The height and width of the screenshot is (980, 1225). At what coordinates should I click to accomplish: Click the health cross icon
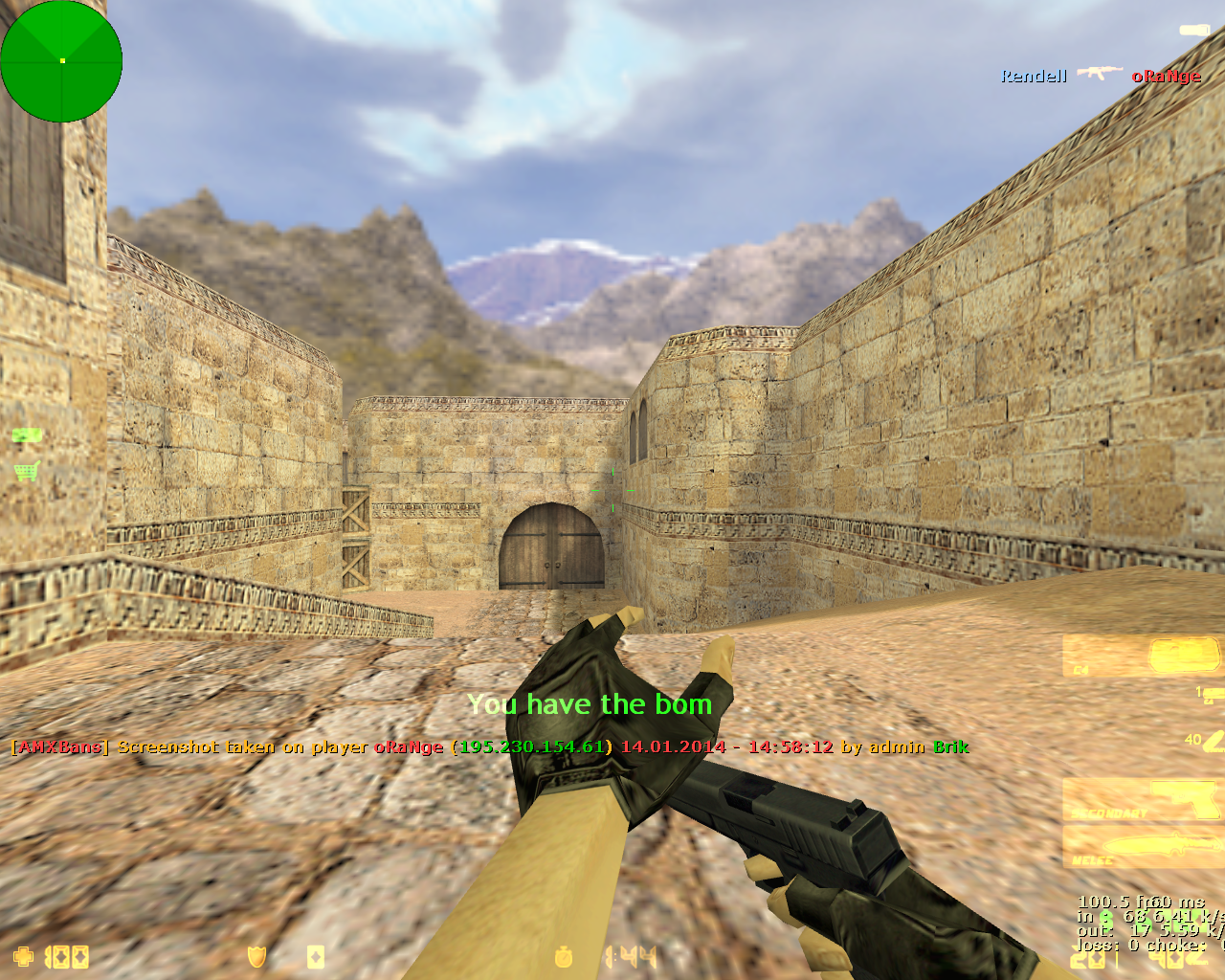[x=23, y=956]
